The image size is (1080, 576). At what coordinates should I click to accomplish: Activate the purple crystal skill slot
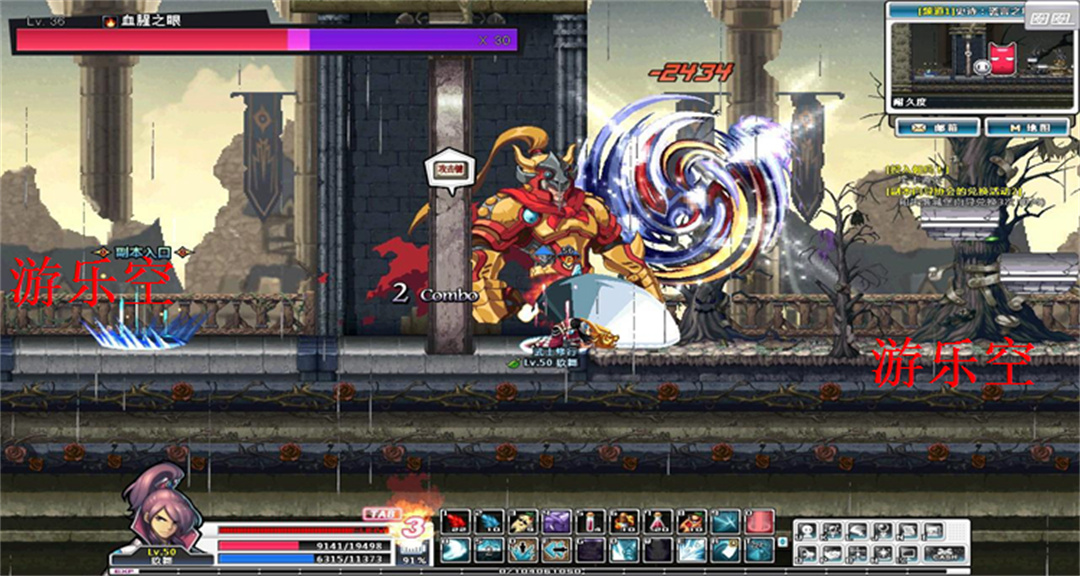point(556,521)
